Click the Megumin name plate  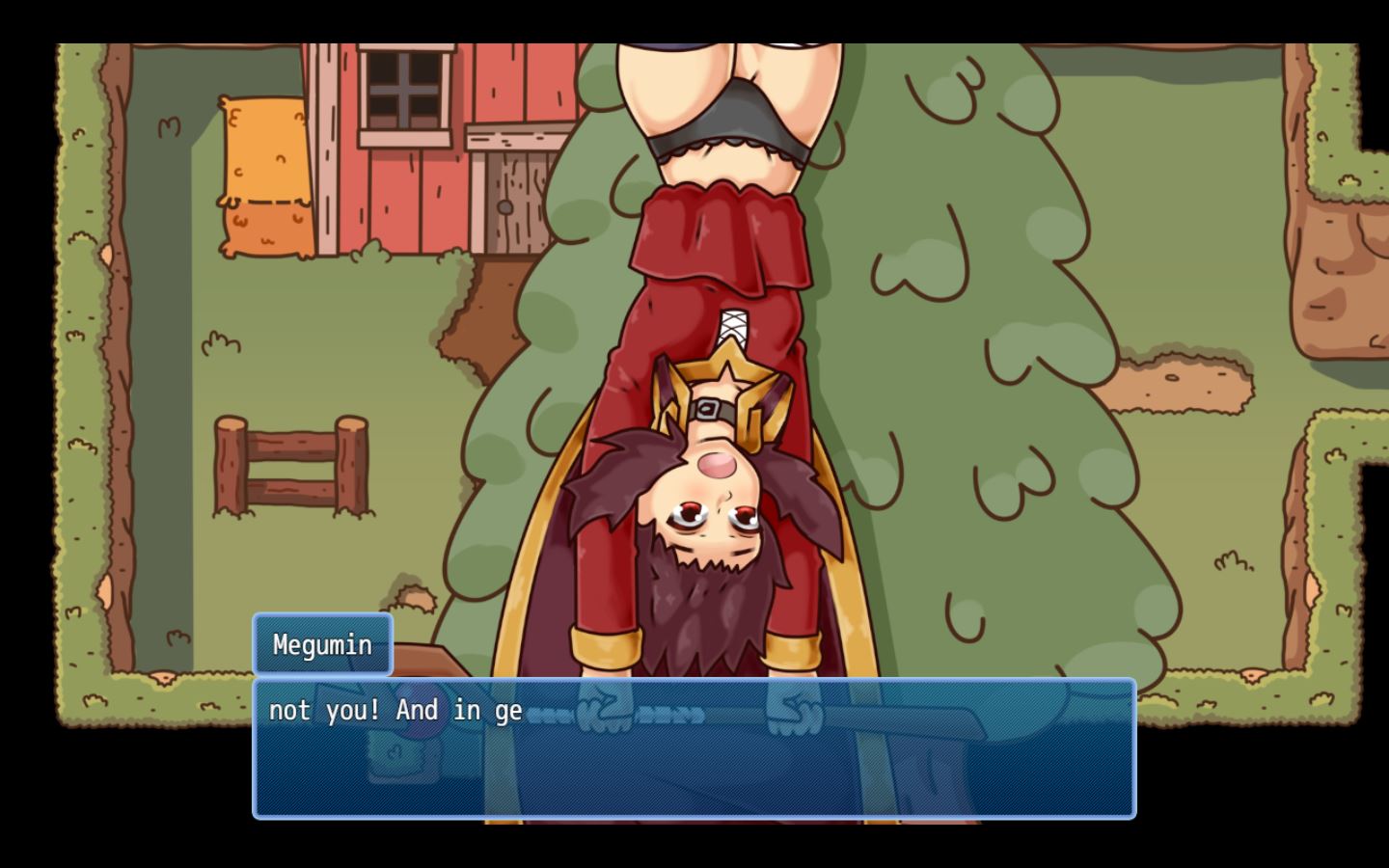pyautogui.click(x=322, y=644)
